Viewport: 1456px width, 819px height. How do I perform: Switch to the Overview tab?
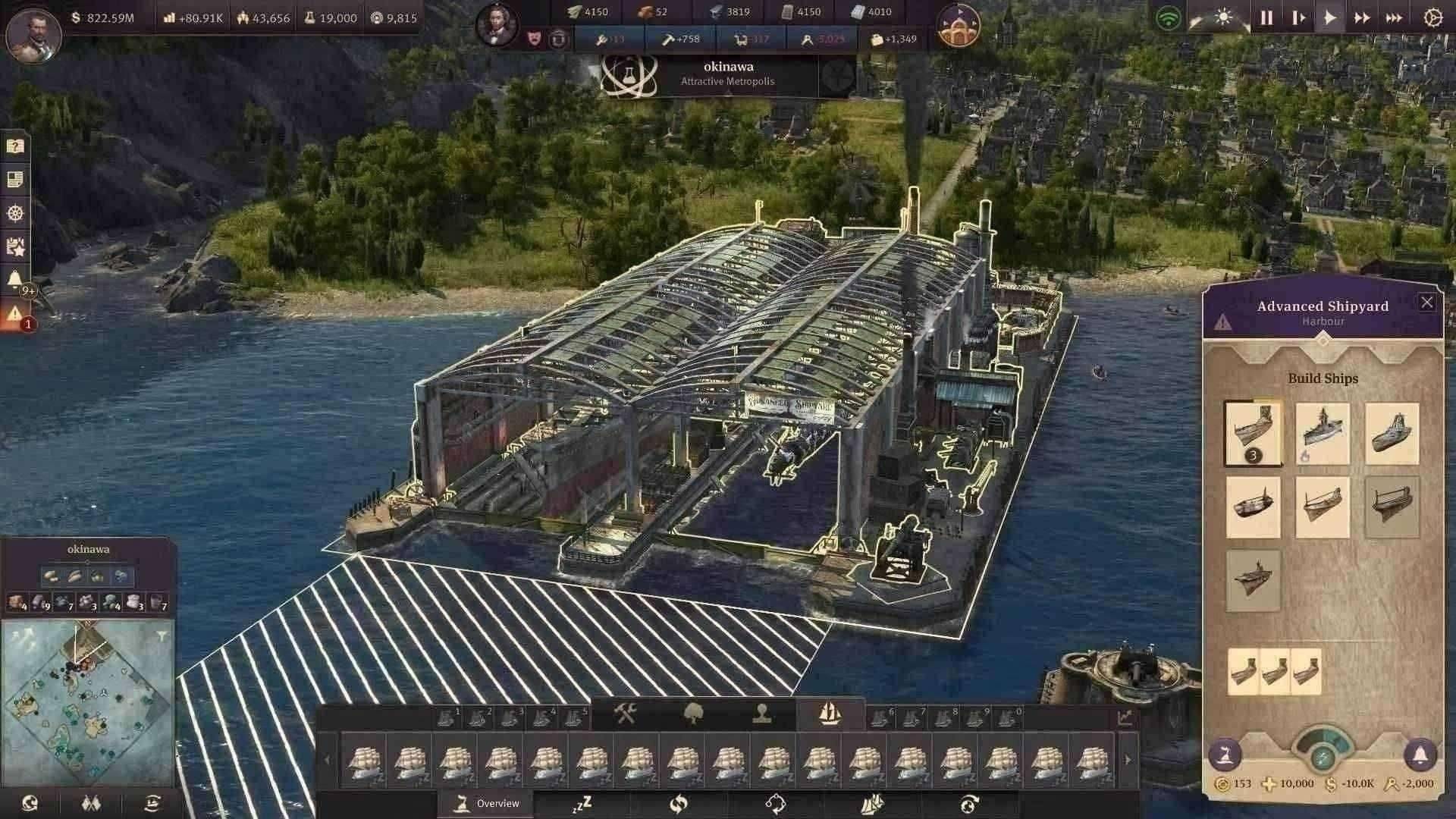pos(486,804)
